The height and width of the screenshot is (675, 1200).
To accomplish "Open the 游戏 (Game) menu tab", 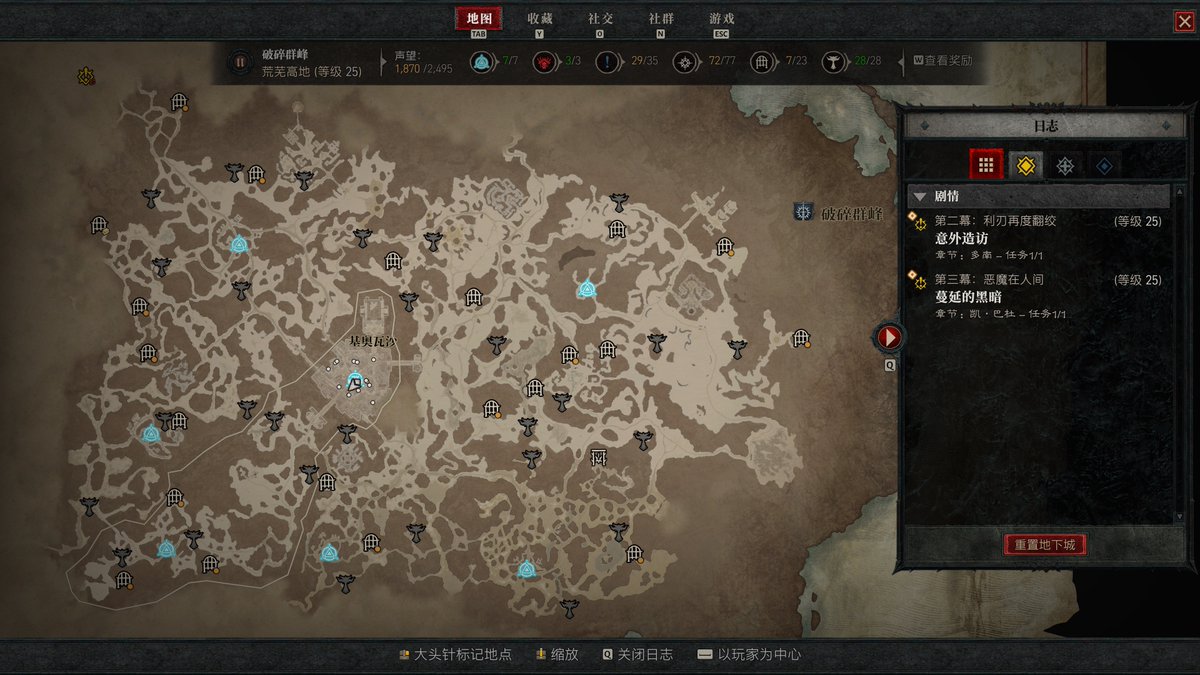I will 721,19.
